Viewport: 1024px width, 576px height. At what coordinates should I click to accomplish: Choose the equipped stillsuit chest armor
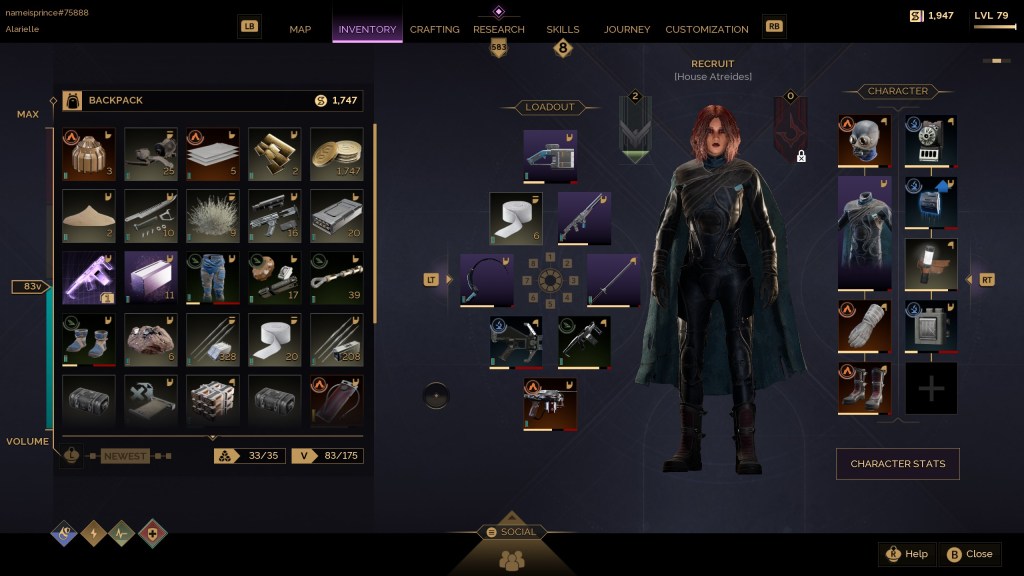pos(863,234)
